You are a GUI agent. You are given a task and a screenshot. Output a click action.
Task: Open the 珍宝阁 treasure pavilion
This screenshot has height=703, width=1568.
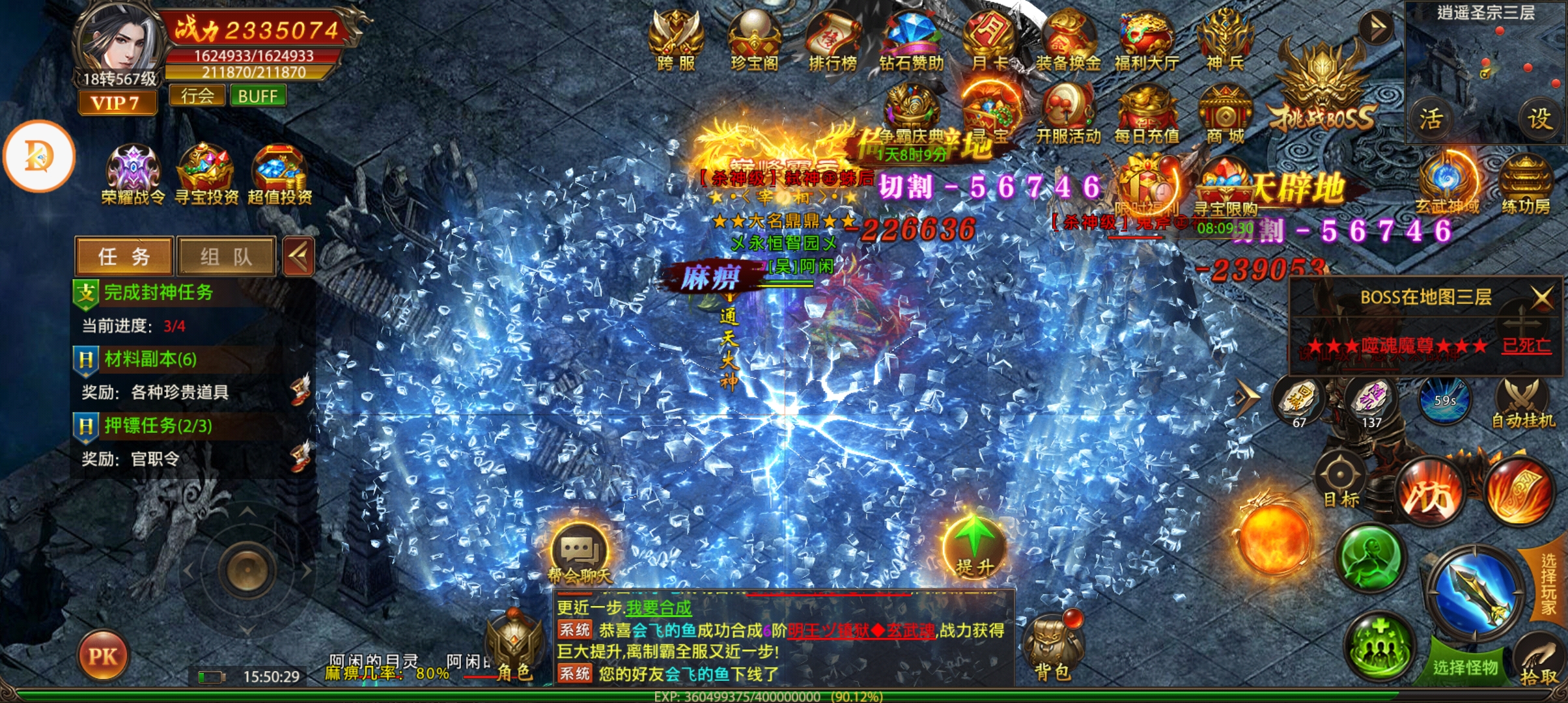(754, 38)
